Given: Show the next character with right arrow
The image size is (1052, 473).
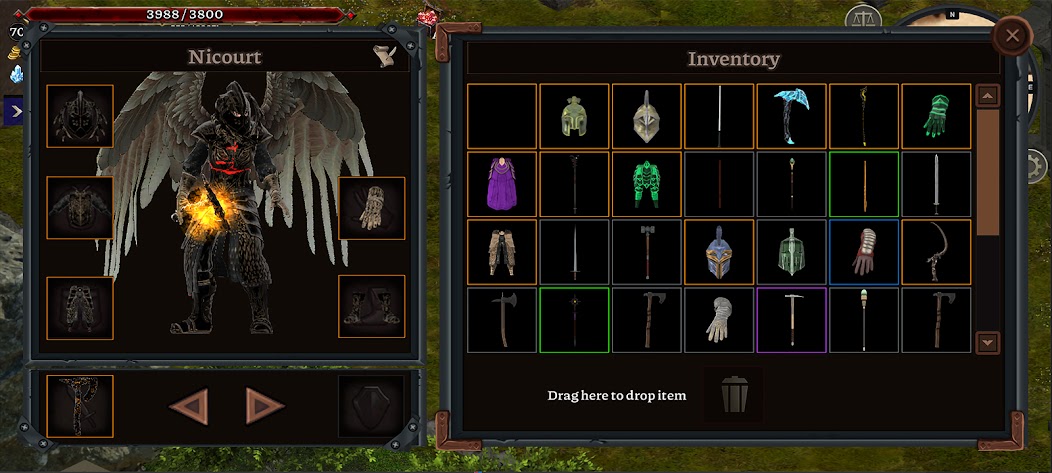Looking at the screenshot, I should (x=264, y=406).
